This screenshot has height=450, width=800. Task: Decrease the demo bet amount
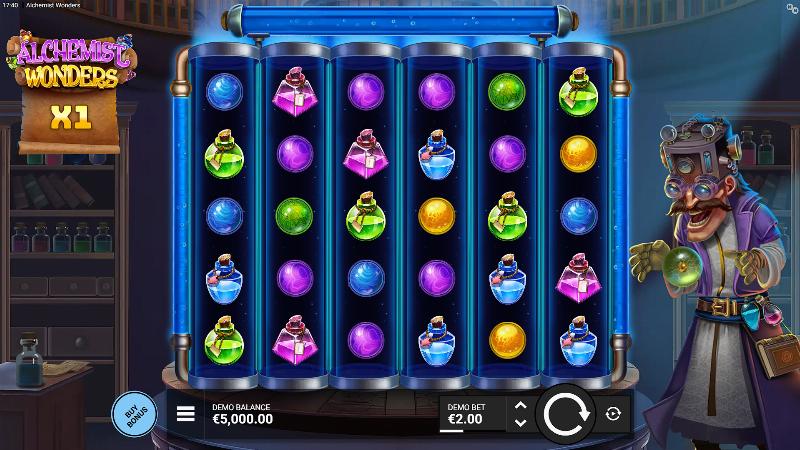(519, 422)
